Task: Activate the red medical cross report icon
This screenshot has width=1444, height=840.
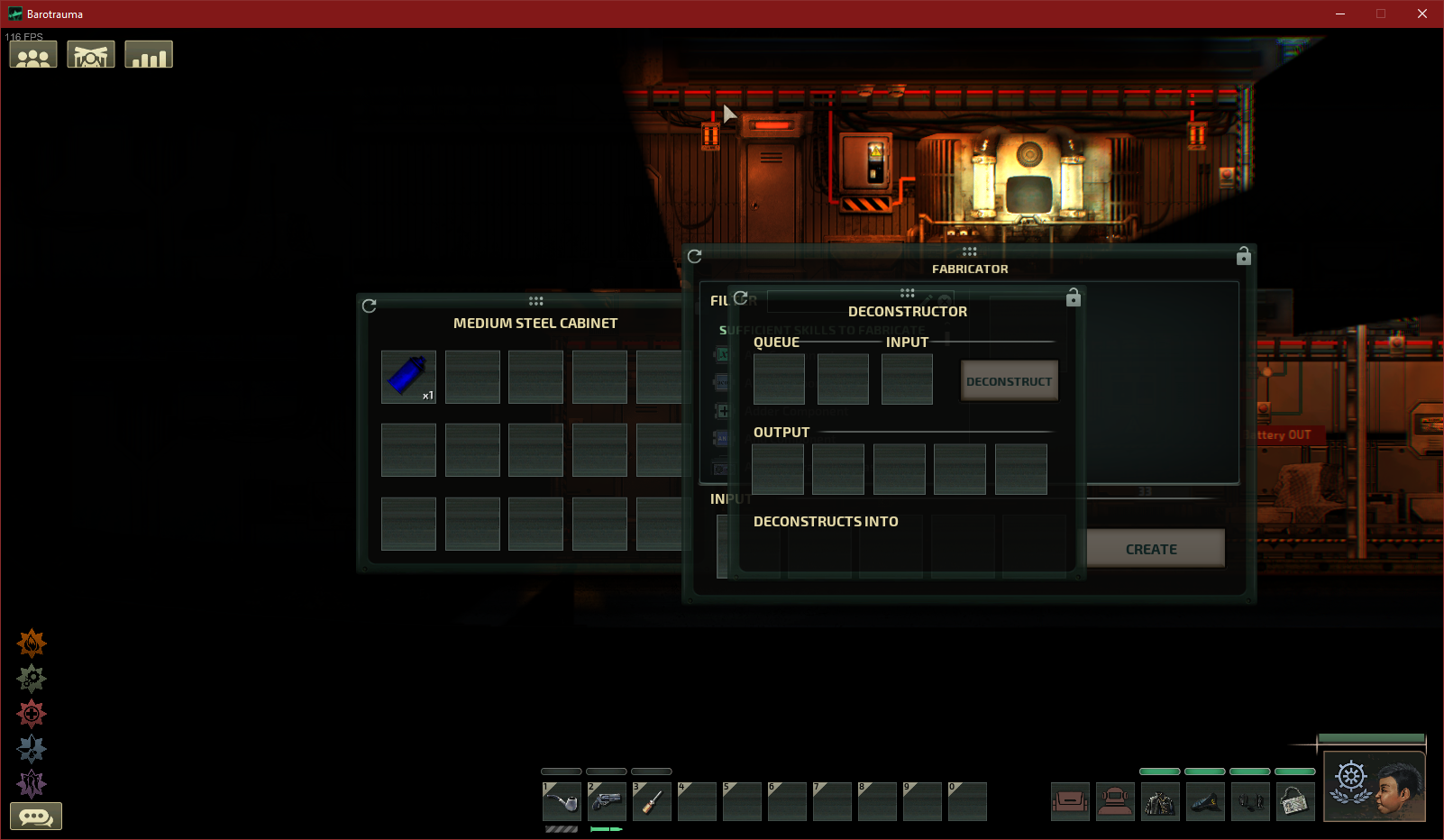Action: [x=32, y=714]
